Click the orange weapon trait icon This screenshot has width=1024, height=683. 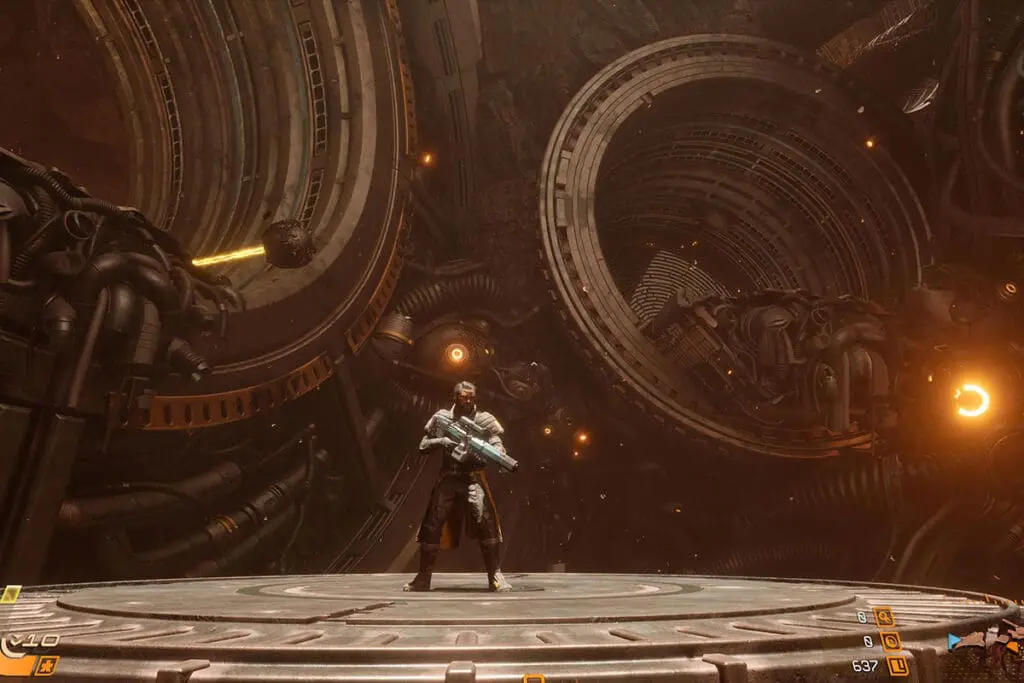(46, 665)
